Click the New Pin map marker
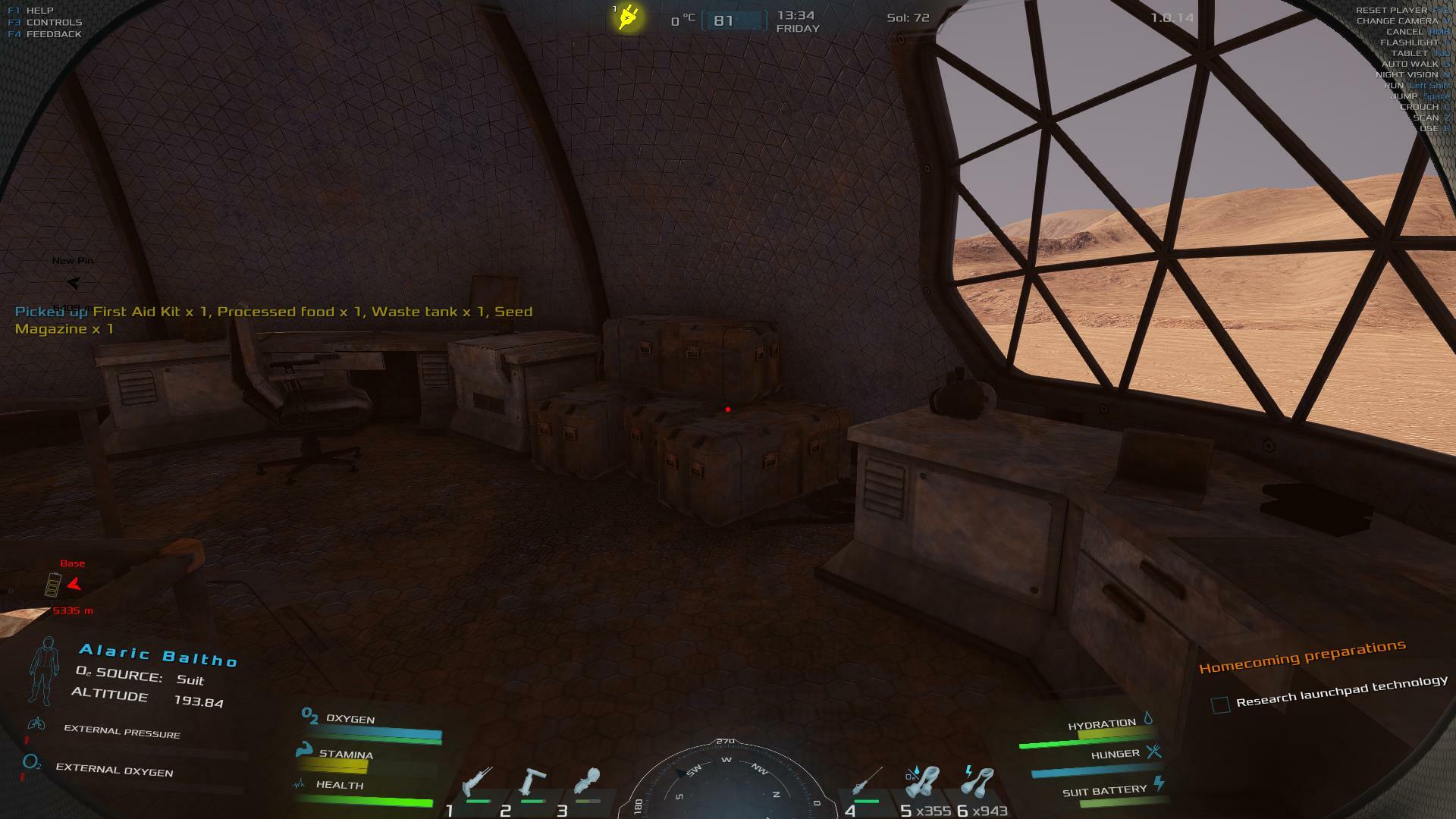1456x819 pixels. (73, 283)
